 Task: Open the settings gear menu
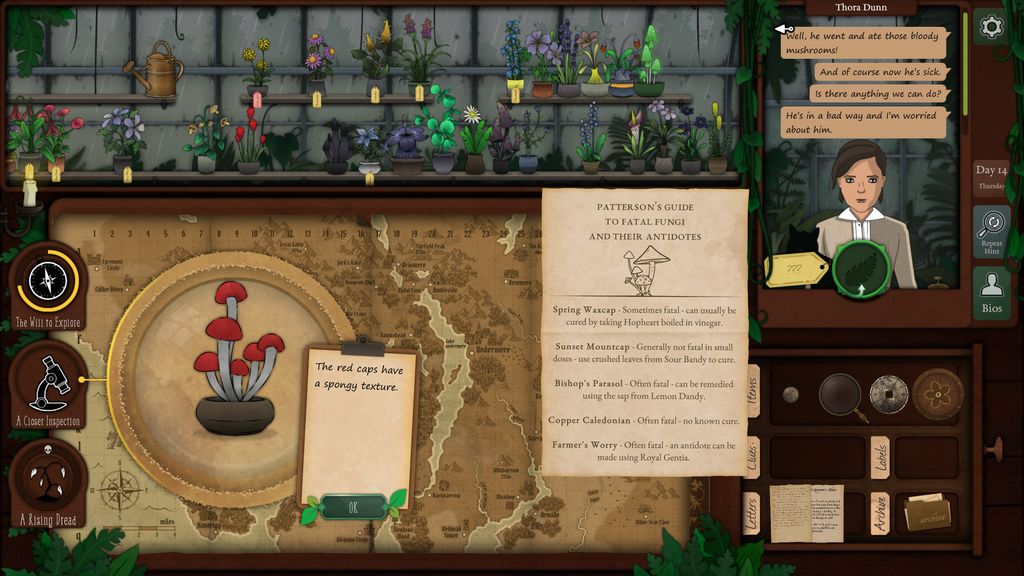(990, 27)
